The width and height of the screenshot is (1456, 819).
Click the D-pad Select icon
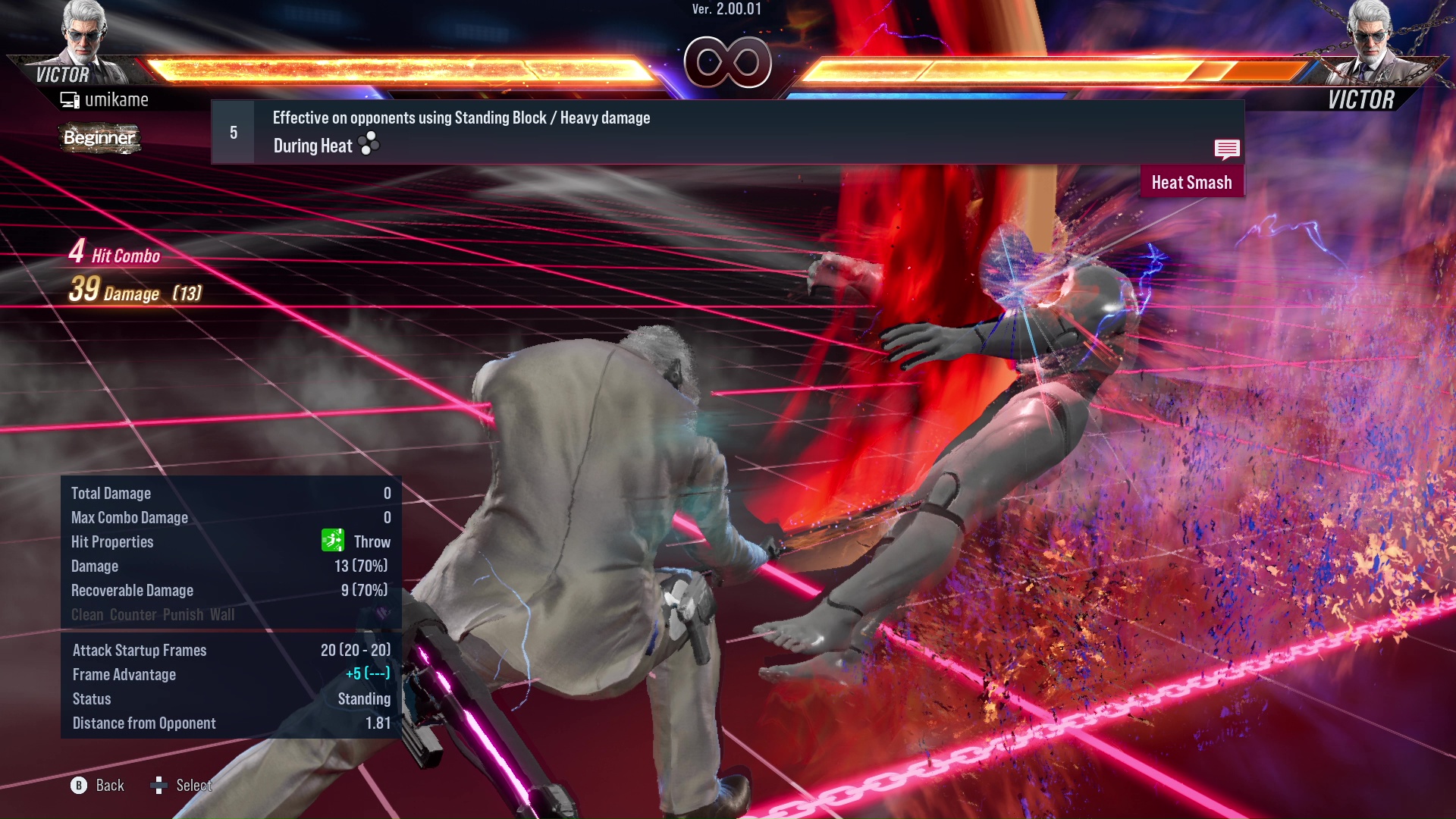click(x=161, y=786)
